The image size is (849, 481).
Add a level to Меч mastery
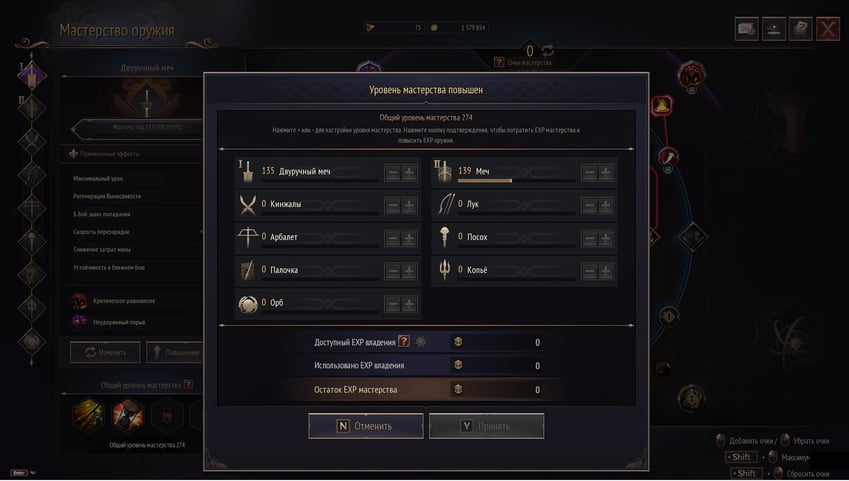pos(605,172)
